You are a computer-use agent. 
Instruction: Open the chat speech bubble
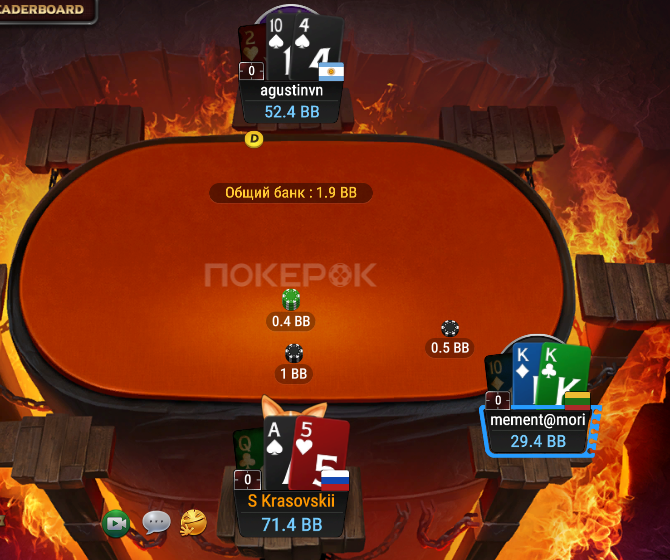[x=156, y=522]
